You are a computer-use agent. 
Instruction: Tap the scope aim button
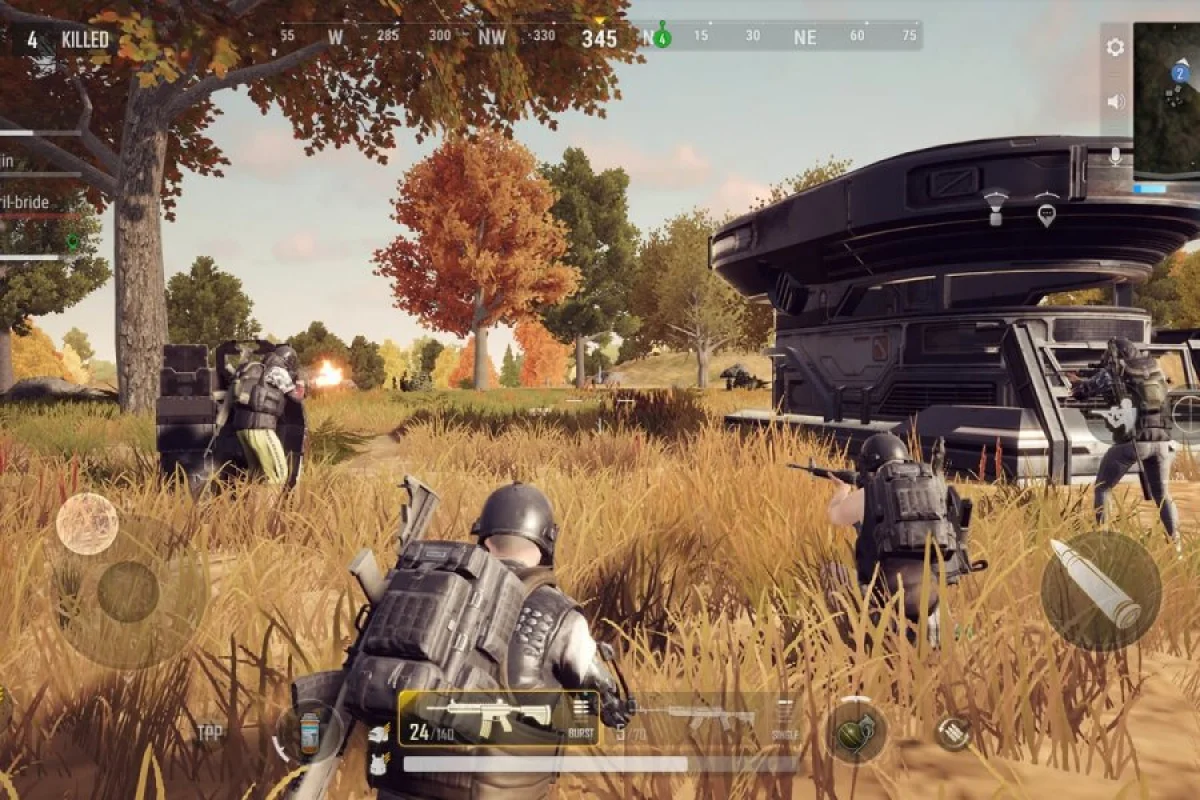1188,413
